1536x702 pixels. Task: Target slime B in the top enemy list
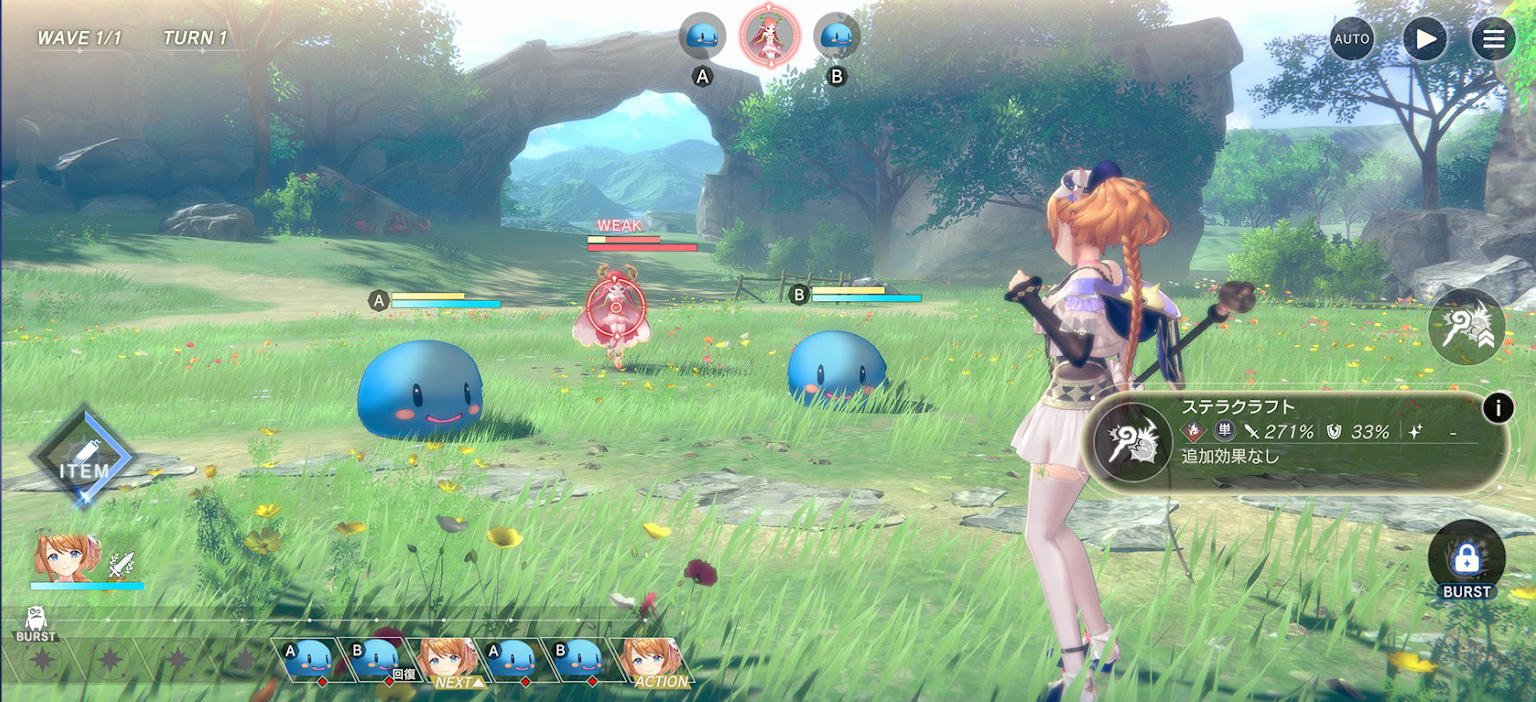click(x=836, y=36)
